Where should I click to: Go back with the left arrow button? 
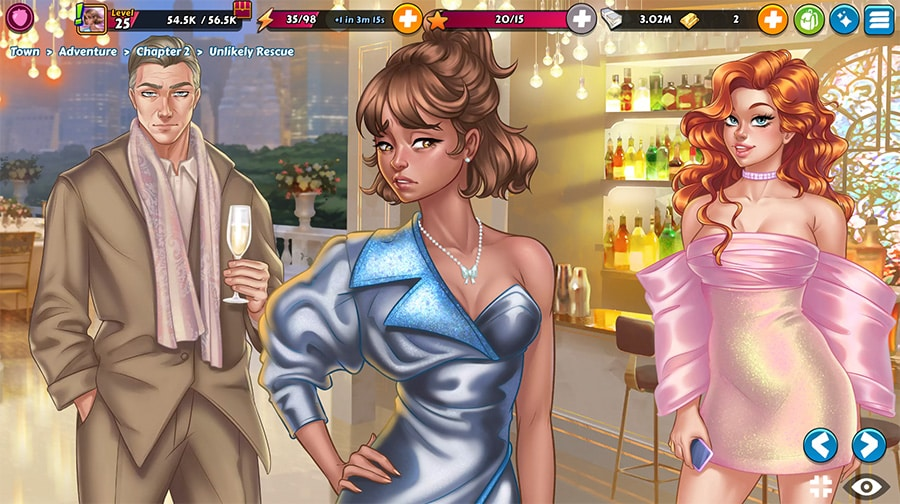coord(820,445)
